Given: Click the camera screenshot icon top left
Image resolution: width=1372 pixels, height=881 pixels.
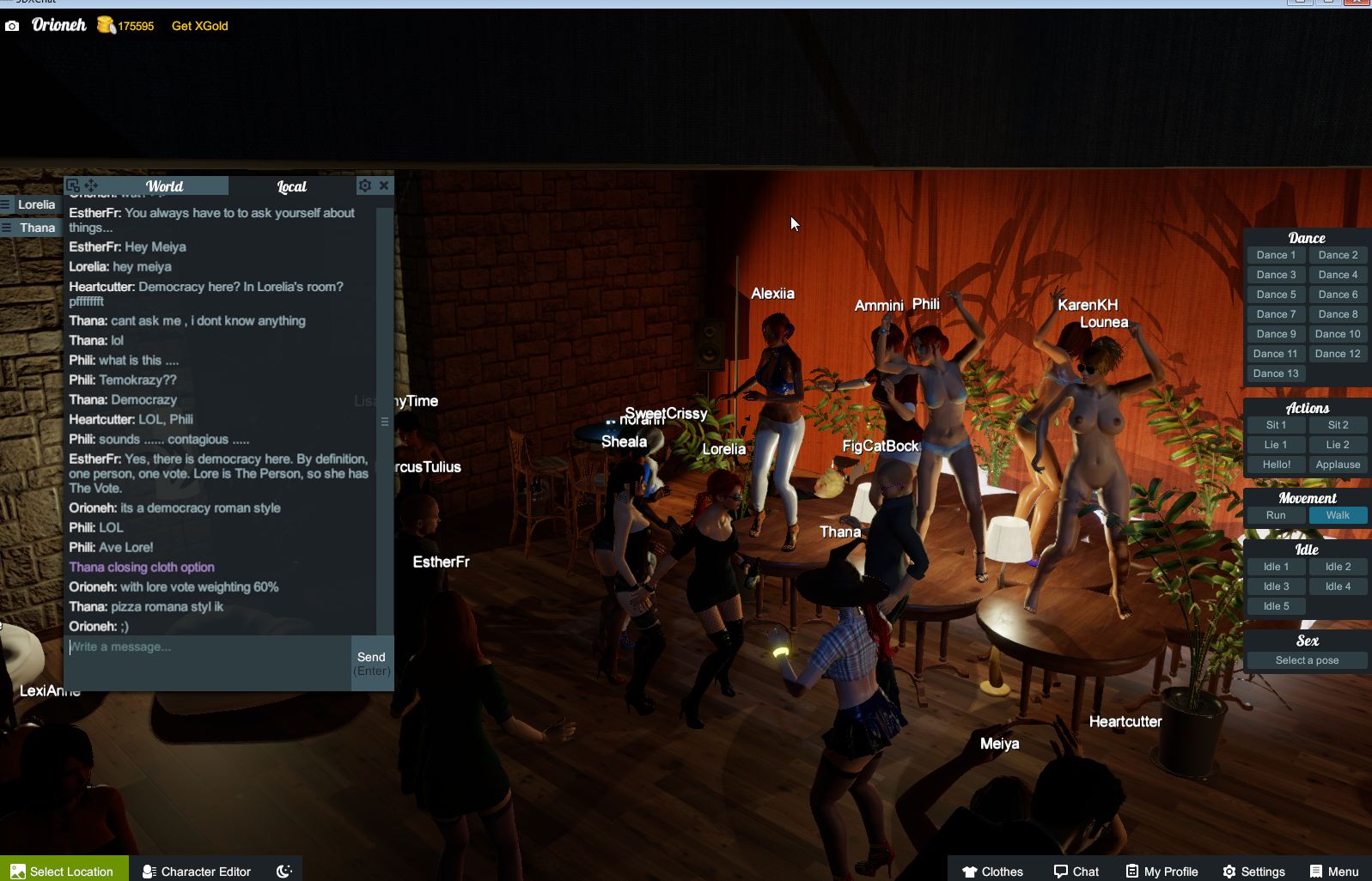Looking at the screenshot, I should [12, 26].
